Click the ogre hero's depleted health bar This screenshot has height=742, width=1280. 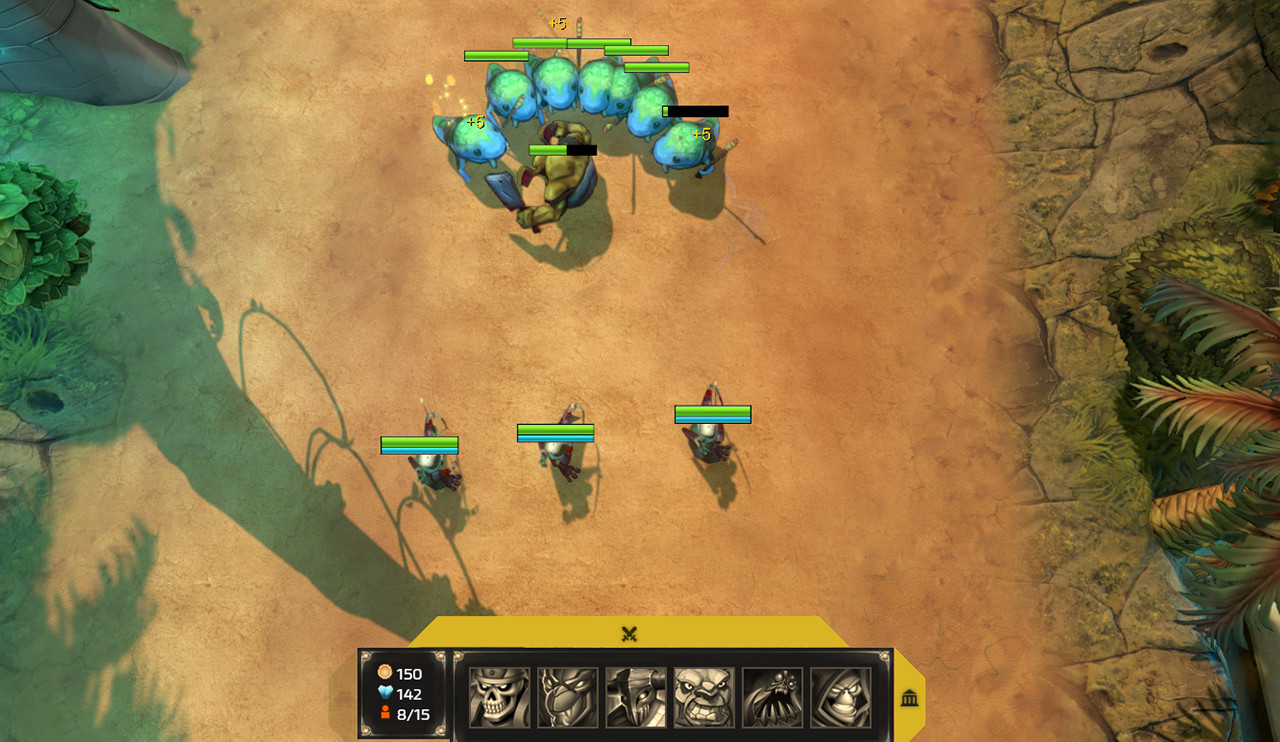pos(563,149)
